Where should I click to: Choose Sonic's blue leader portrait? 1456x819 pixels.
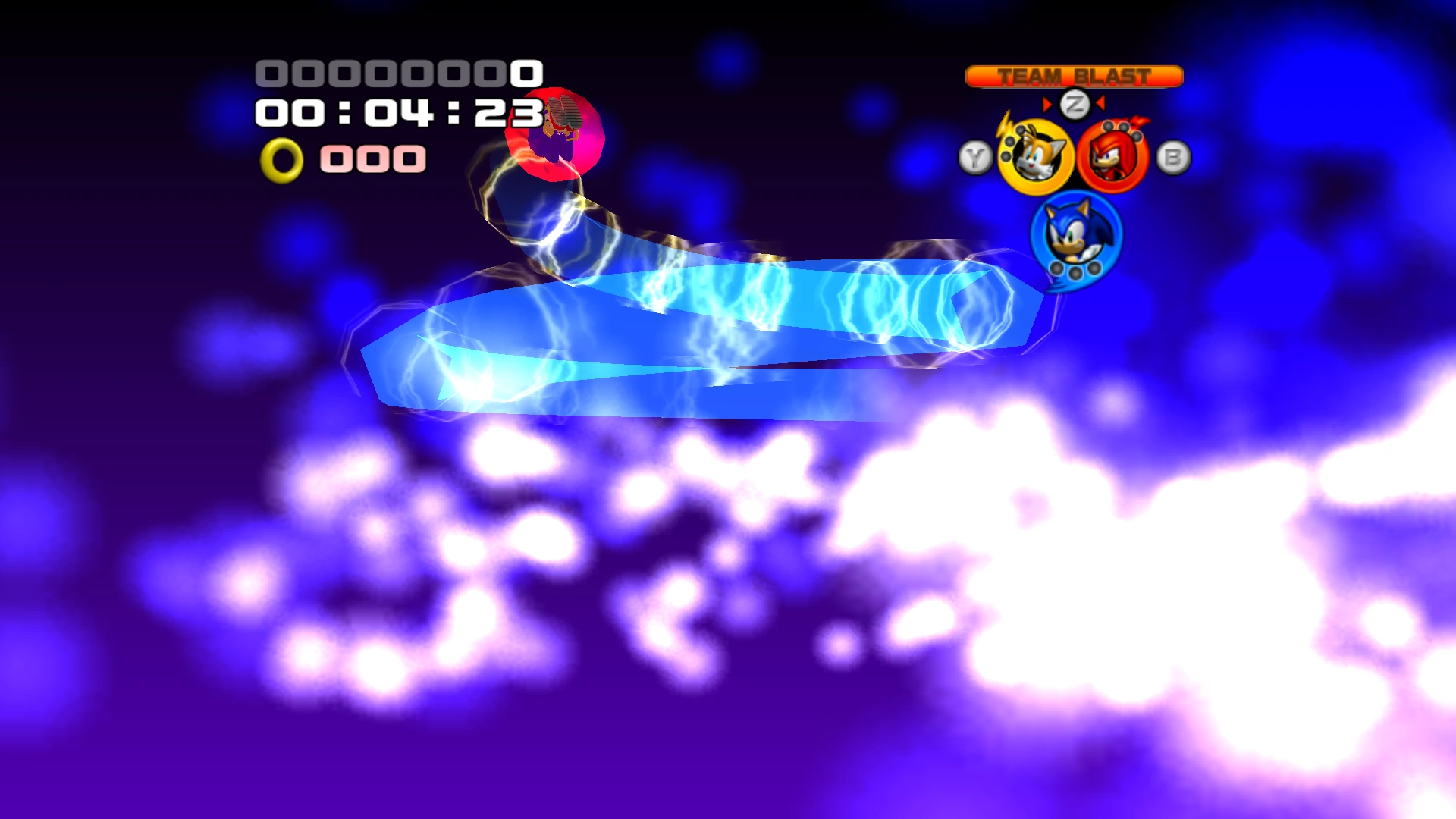[x=1075, y=235]
